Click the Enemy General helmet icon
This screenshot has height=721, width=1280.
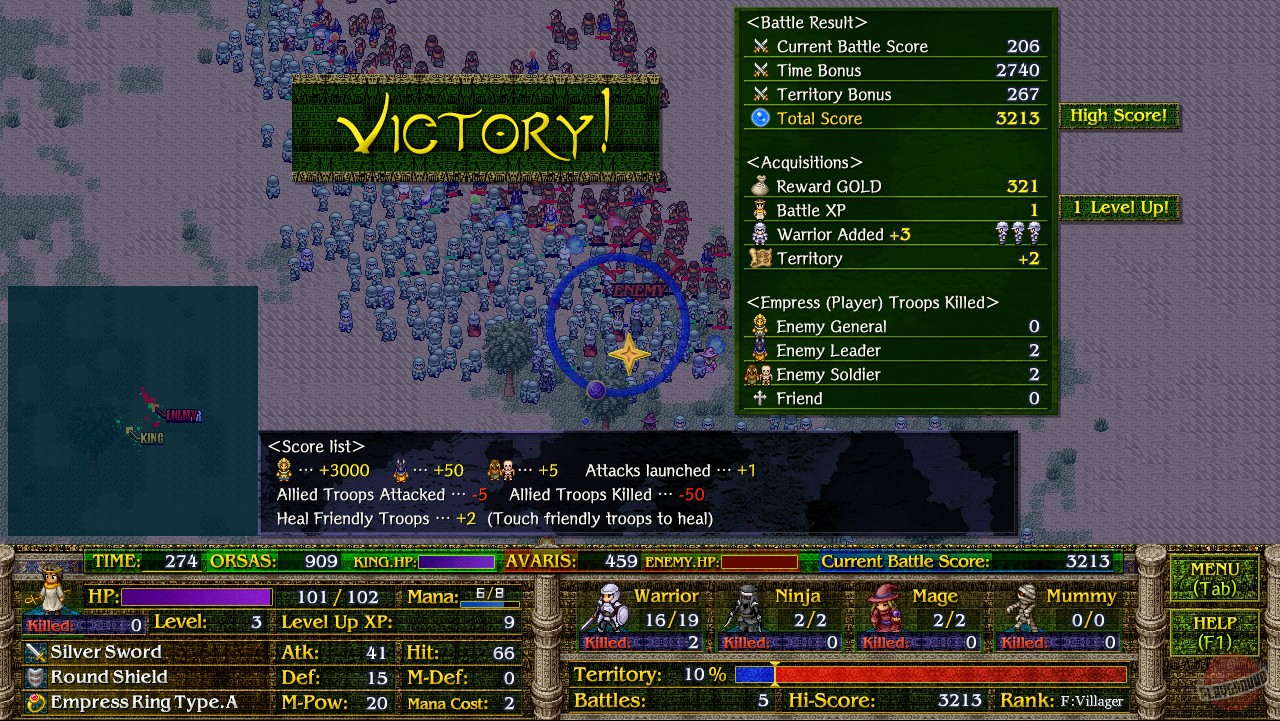pos(762,326)
